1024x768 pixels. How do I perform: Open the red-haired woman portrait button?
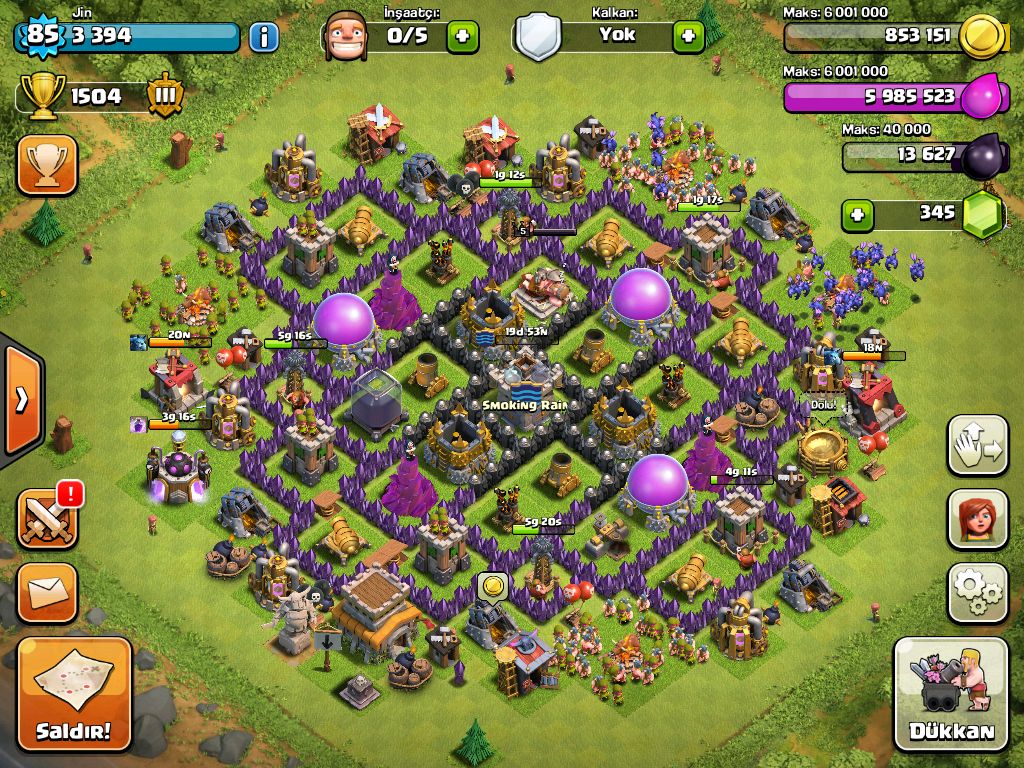978,520
